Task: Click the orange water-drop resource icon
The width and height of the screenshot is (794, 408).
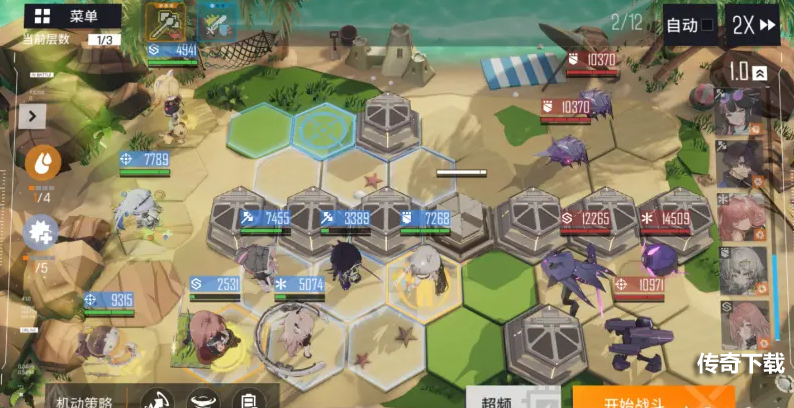Action: coord(43,162)
